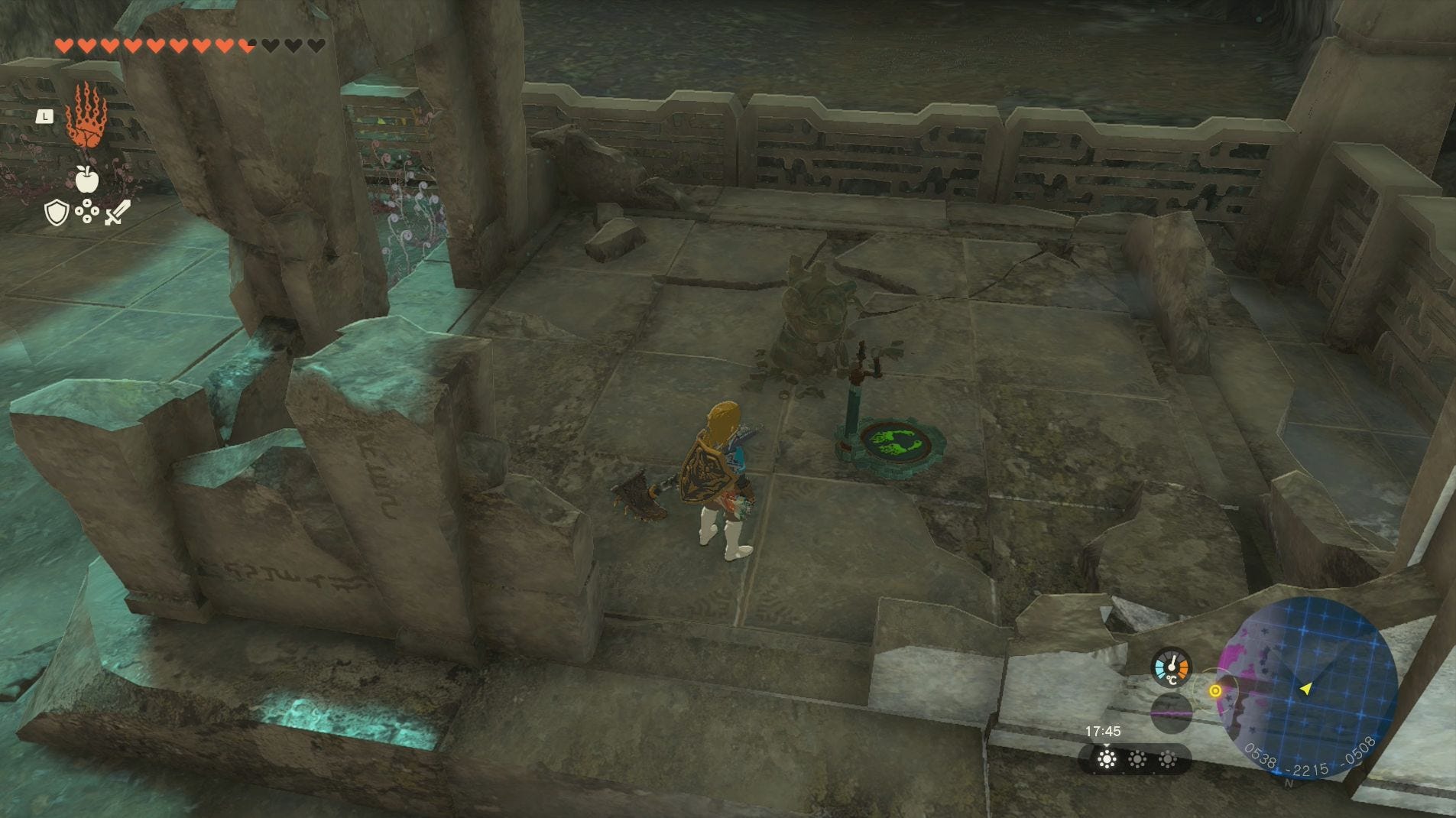1456x818 pixels.
Task: Select the yellow player arrow on the minimap
Action: (1305, 688)
